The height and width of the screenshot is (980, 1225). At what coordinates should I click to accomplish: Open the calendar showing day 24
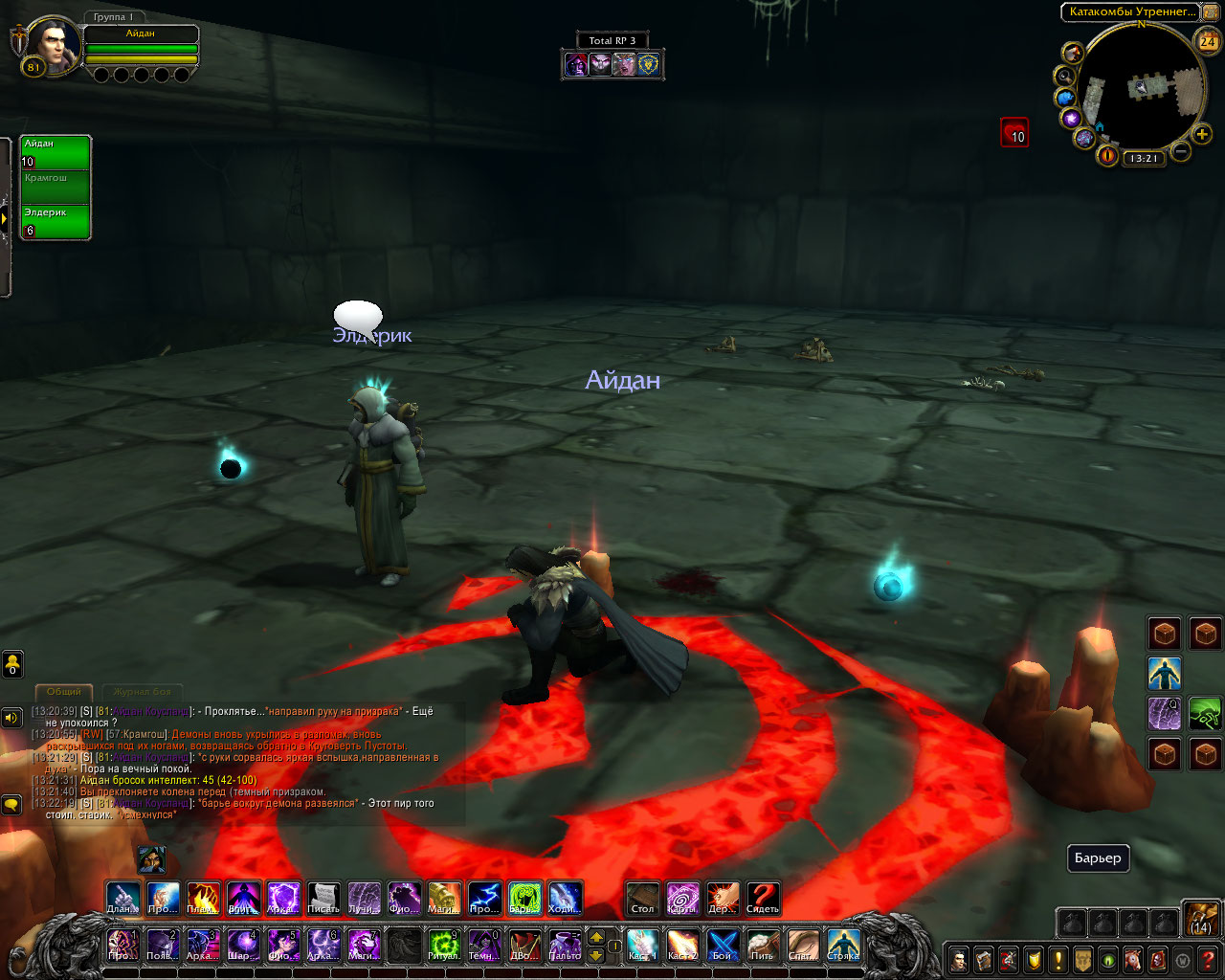[1207, 40]
